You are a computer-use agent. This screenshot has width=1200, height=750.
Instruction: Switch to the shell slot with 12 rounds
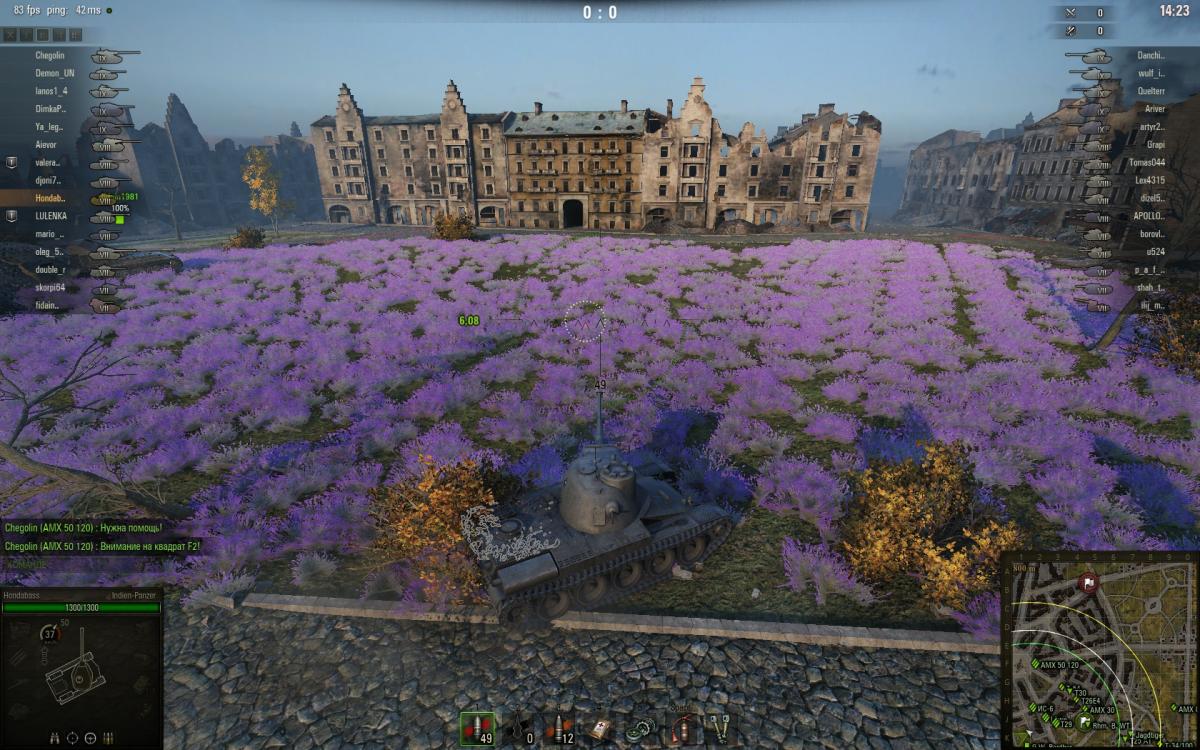click(559, 728)
